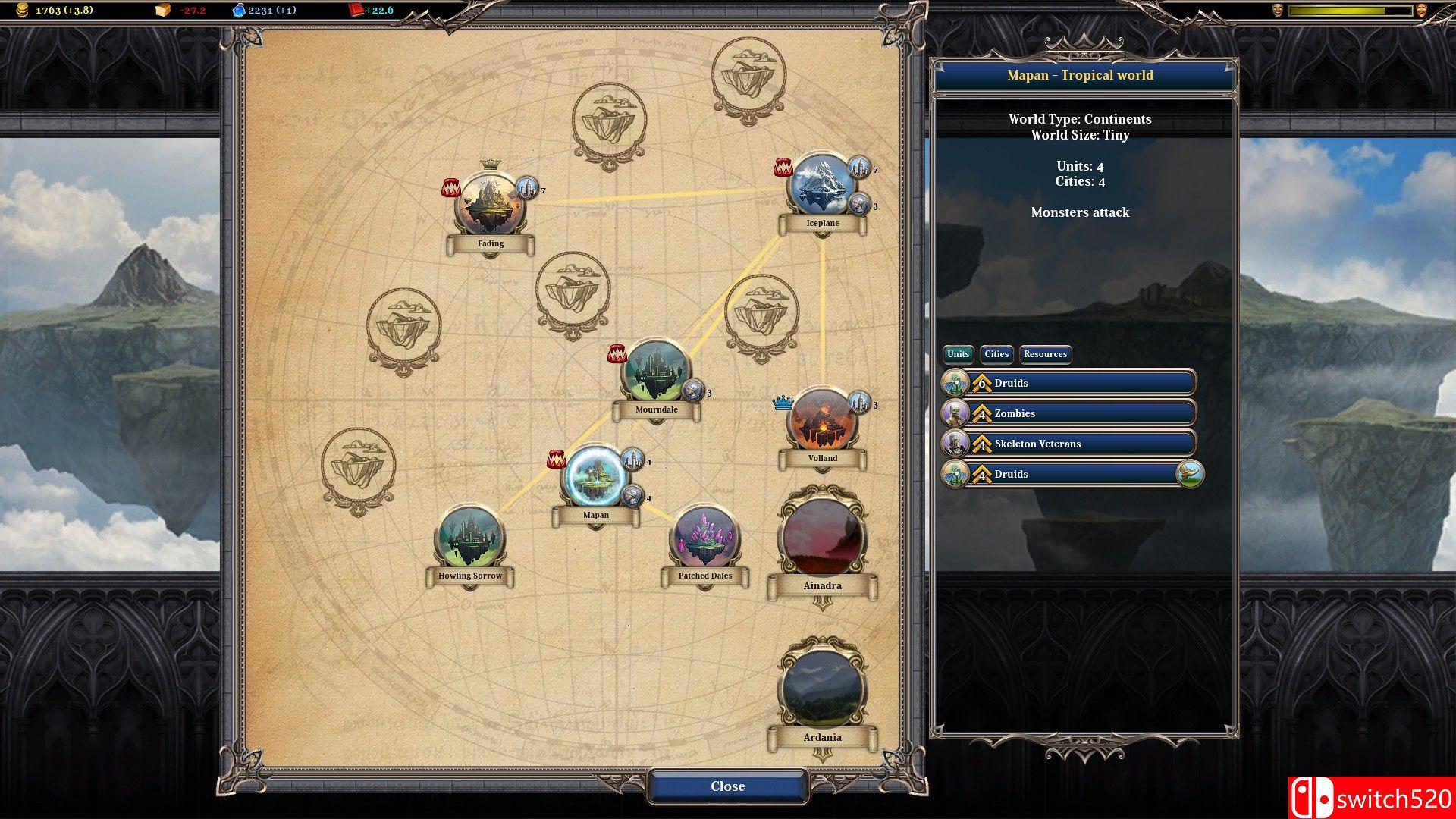Screen dimensions: 1456x819
Task: Select the blue crown icon on Volland
Action: (782, 404)
